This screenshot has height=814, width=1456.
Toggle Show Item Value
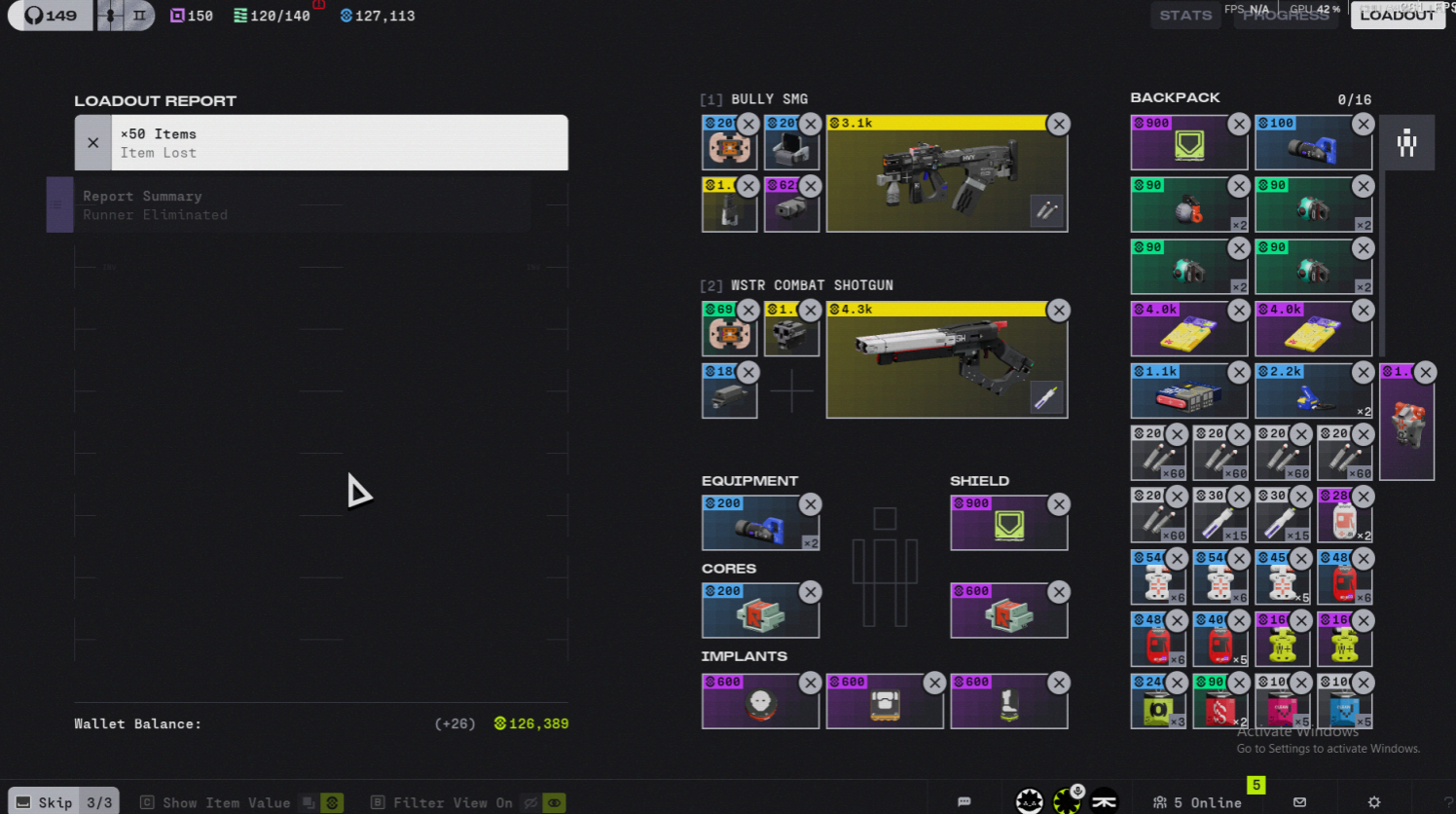tap(227, 802)
